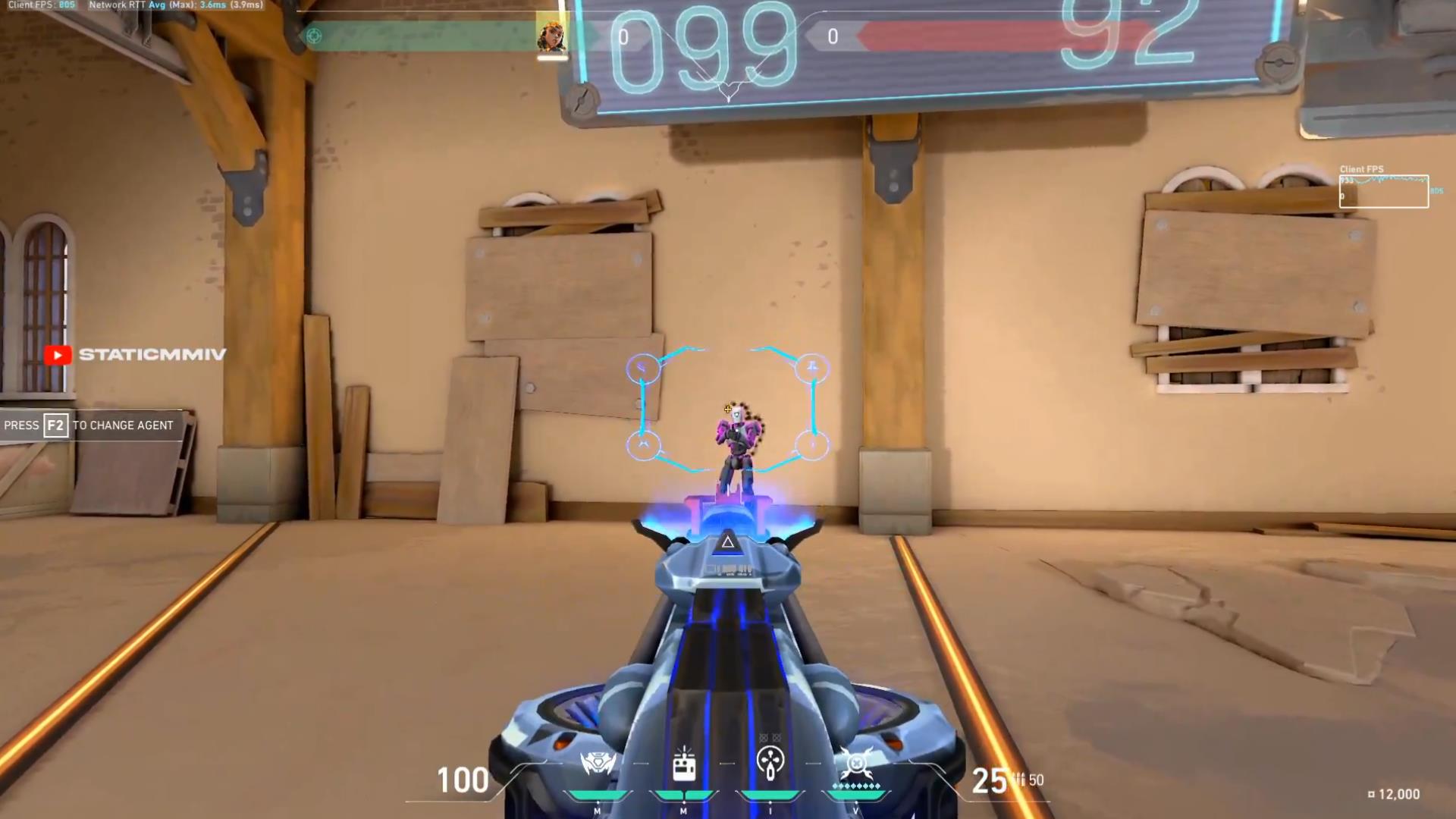Click the health value 100
Screen dimensions: 1456x819
461,780
